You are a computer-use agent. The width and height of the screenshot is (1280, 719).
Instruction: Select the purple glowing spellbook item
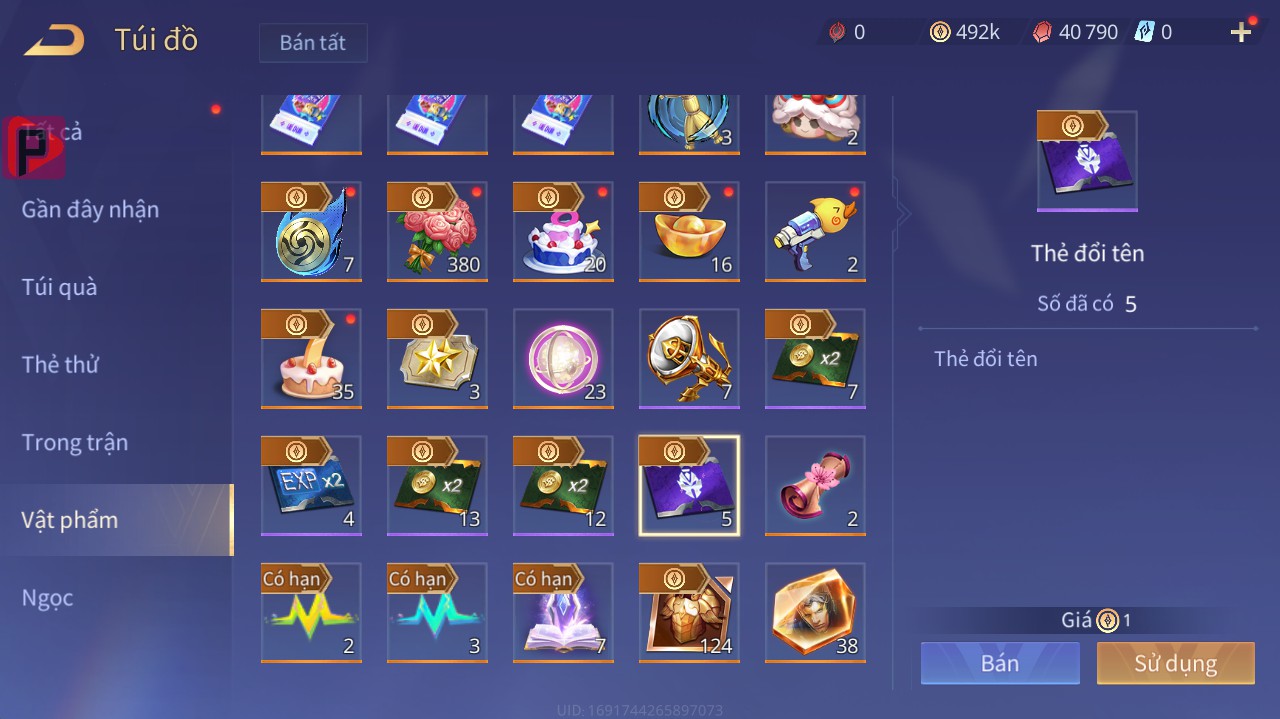(x=563, y=613)
